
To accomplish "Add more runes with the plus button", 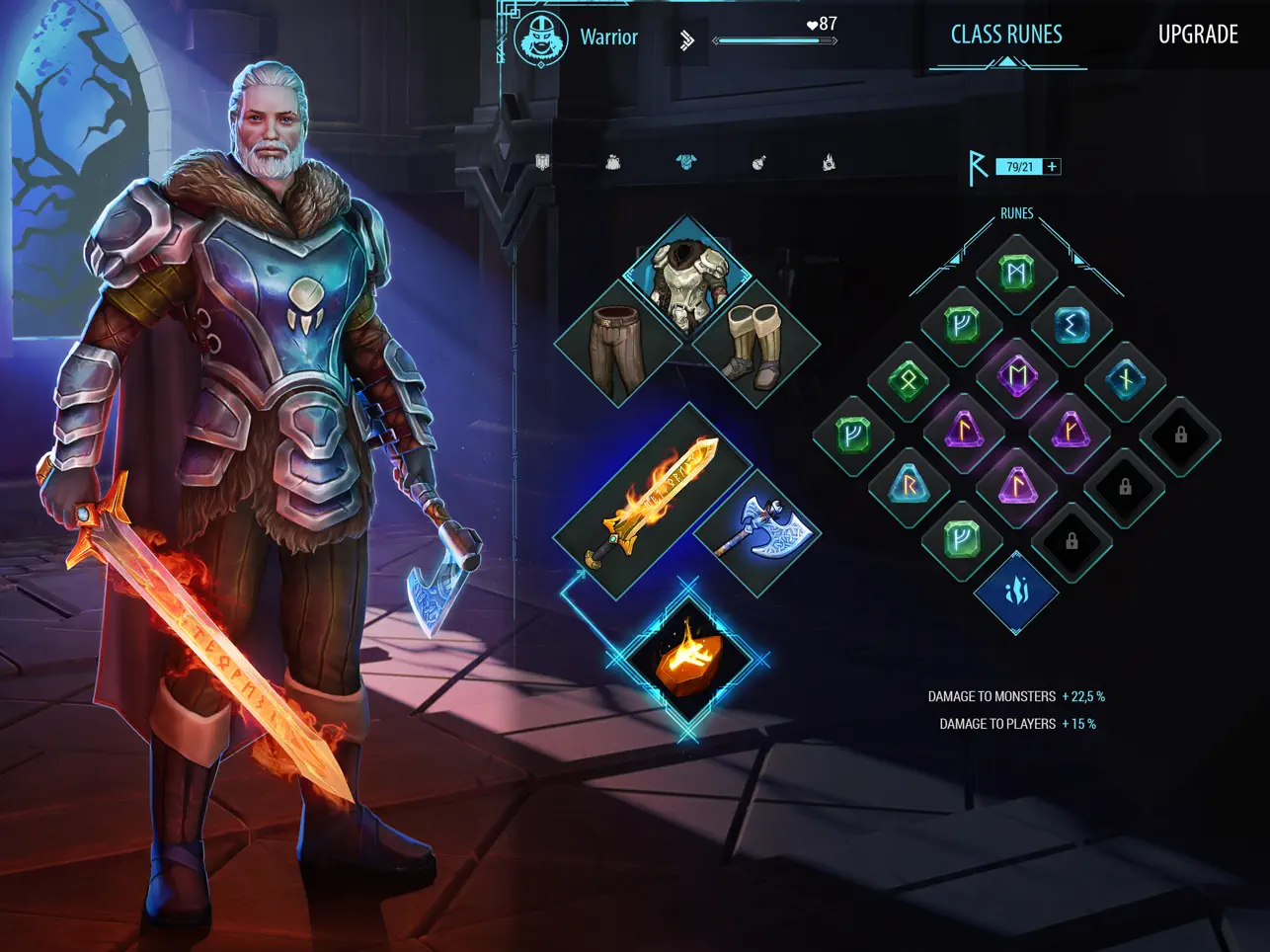I will [x=1052, y=167].
